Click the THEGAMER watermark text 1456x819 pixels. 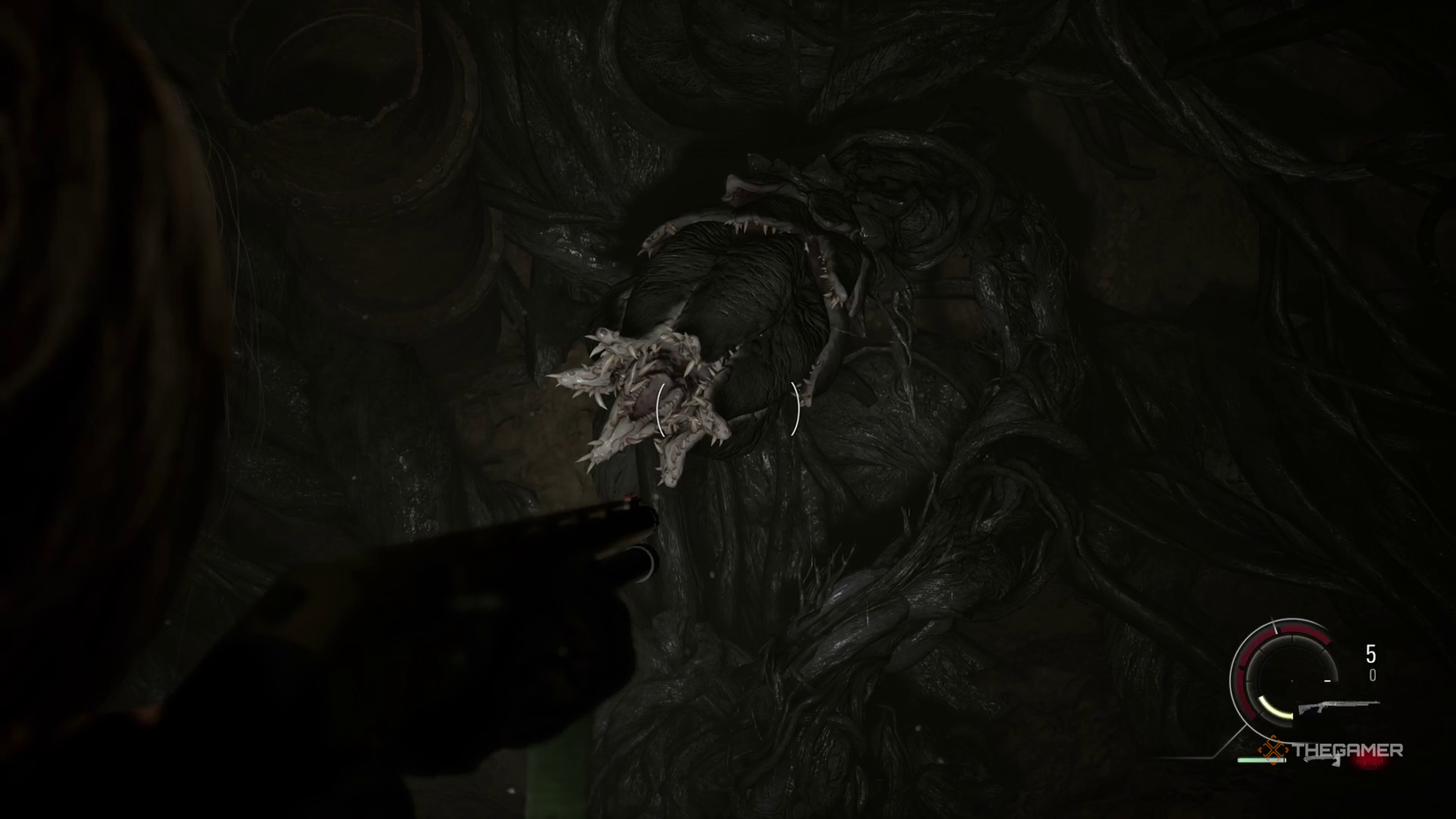click(1349, 749)
